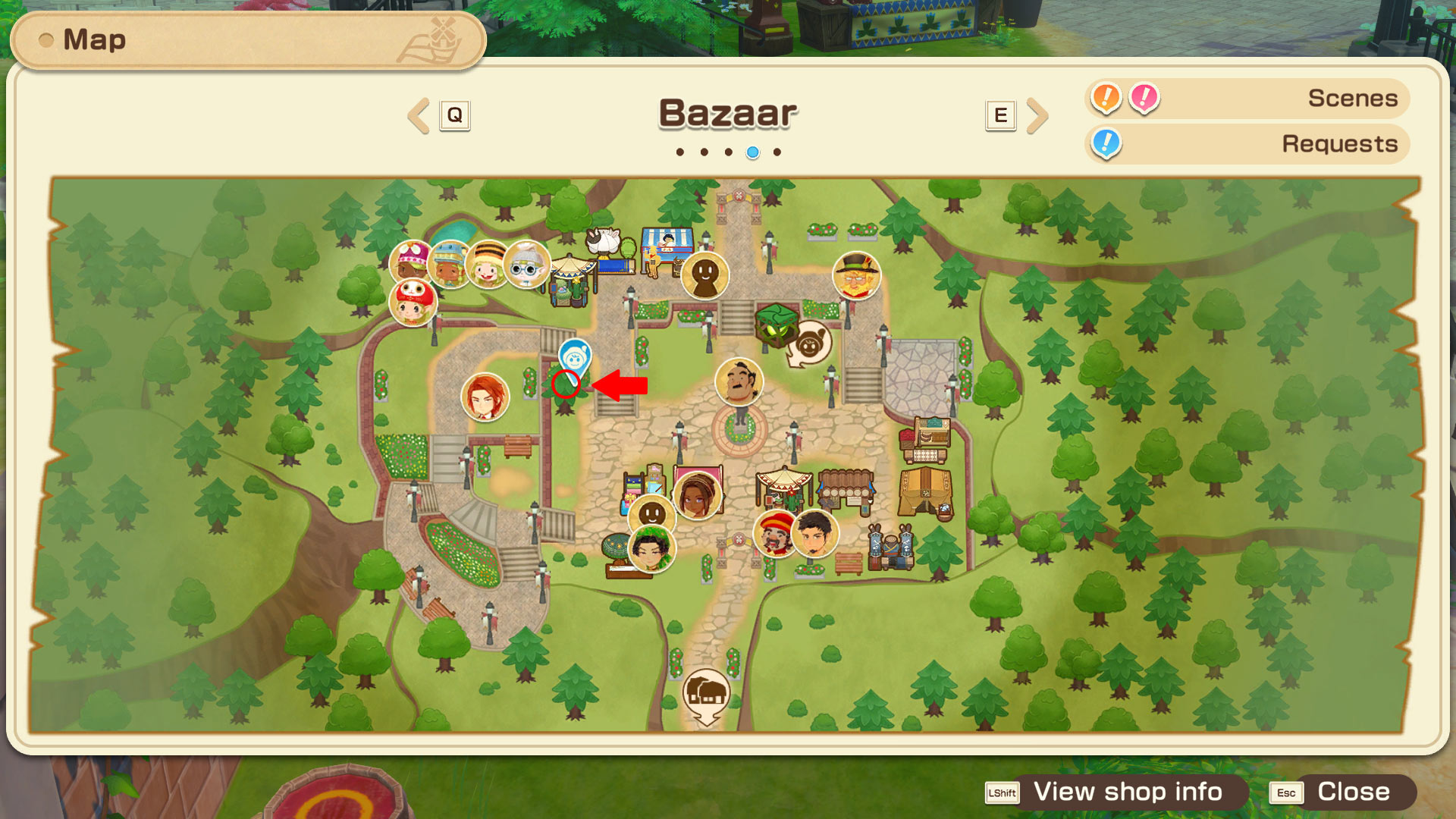Go to the previous map area arrow
The height and width of the screenshot is (819, 1456).
419,115
